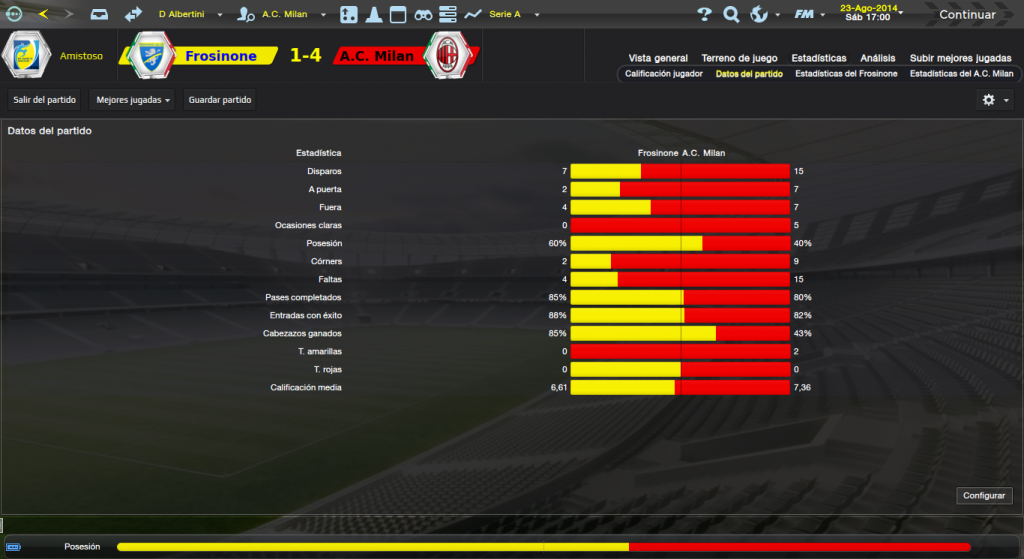Image resolution: width=1024 pixels, height=559 pixels.
Task: Open the question mark help icon
Action: 704,15
